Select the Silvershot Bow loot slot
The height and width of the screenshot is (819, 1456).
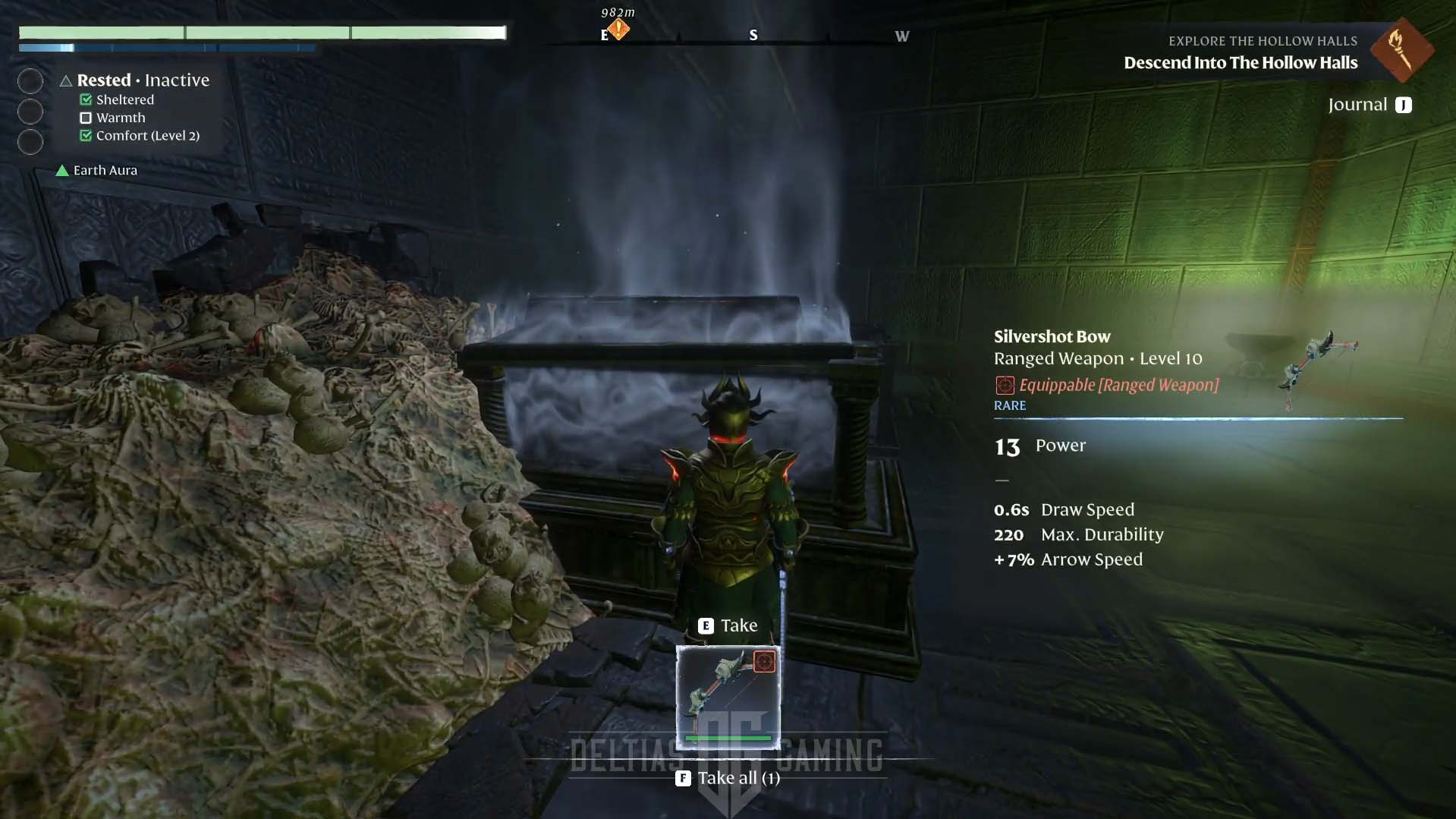(728, 697)
